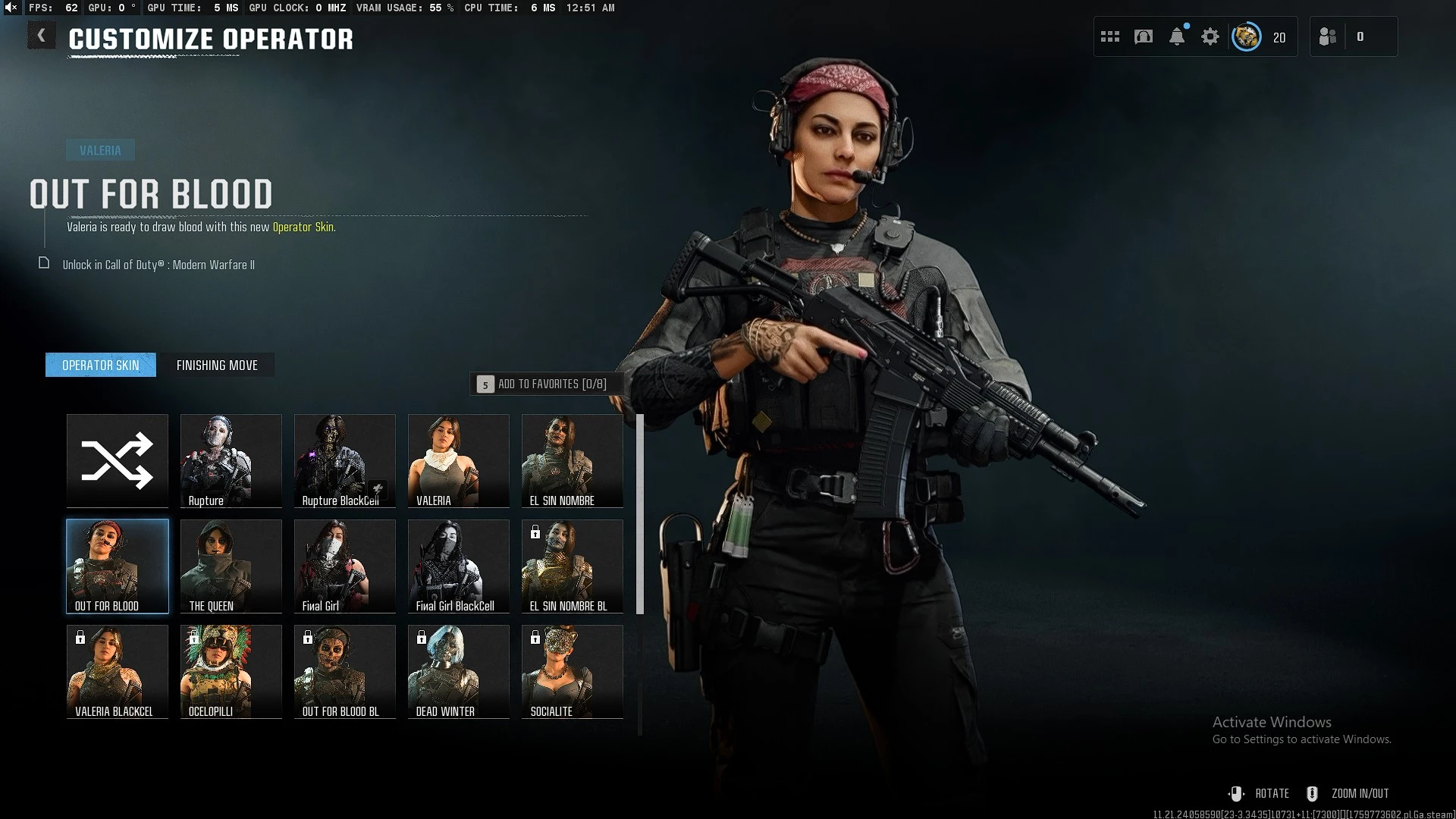Pick the Final Girl BlackCell skin
This screenshot has width=1456, height=819.
(459, 566)
